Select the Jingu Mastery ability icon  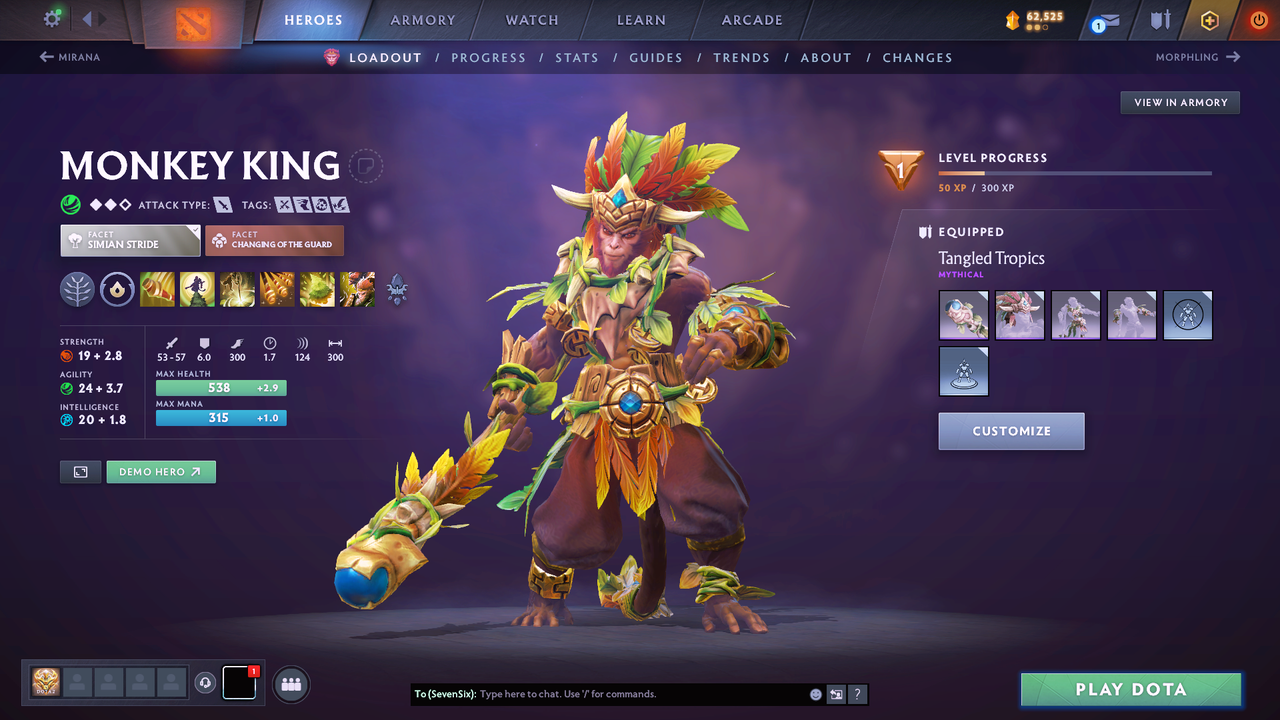coord(277,289)
